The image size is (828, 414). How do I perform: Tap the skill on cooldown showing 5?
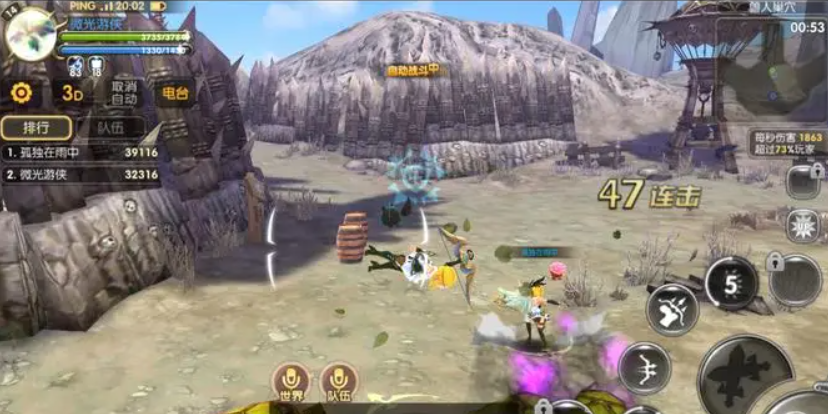731,282
